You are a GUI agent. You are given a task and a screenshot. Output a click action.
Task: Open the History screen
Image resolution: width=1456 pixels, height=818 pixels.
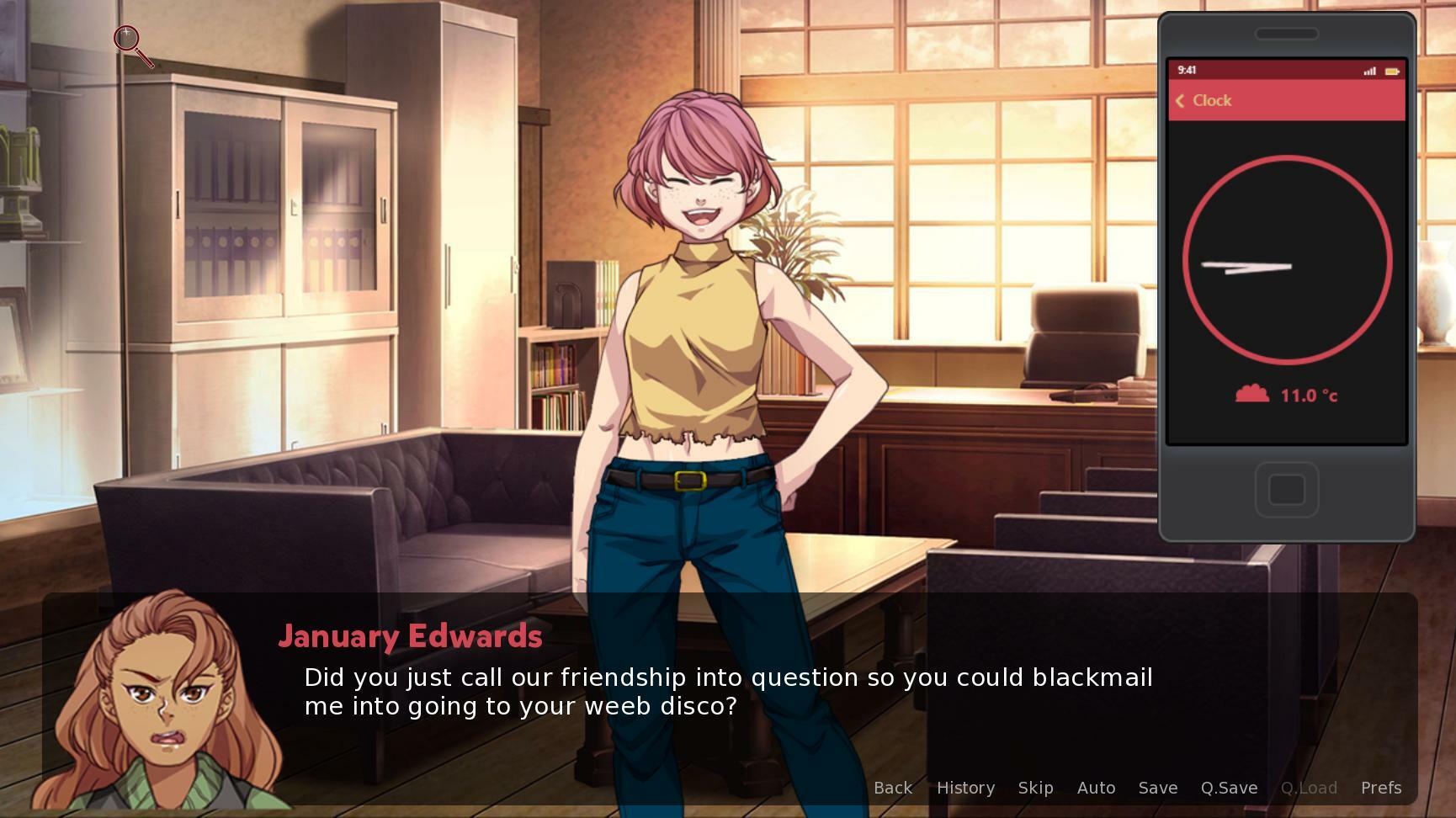point(965,788)
